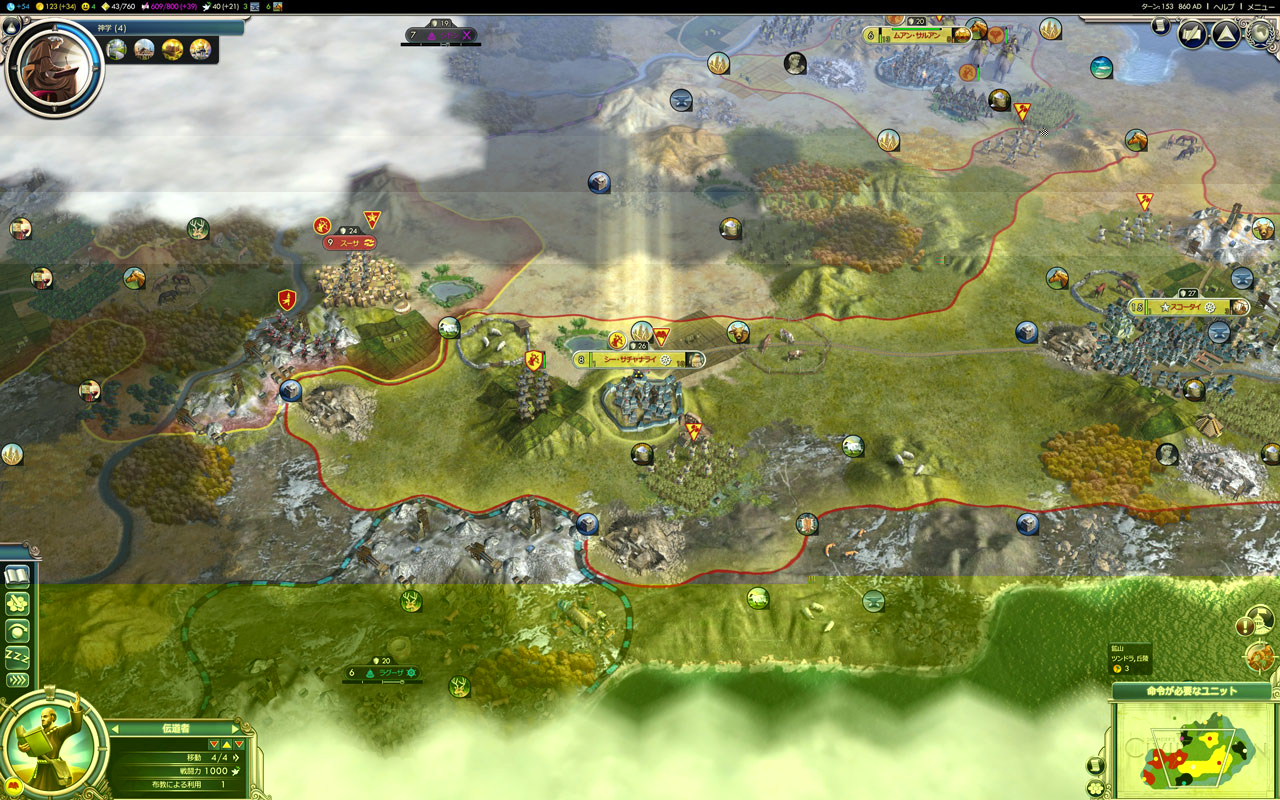Click the skip-unit double-arrow icon

coord(17,678)
